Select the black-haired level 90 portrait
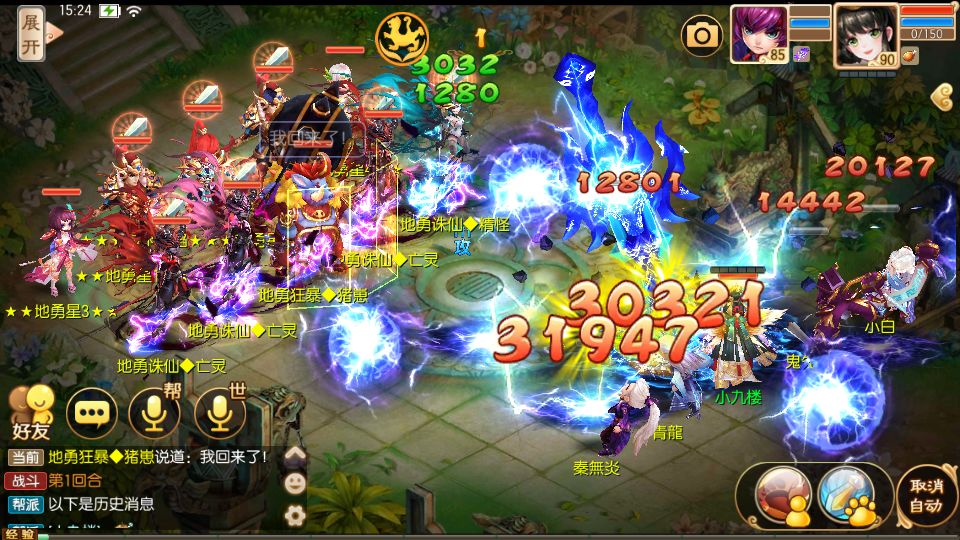Viewport: 960px width, 540px height. tap(864, 33)
